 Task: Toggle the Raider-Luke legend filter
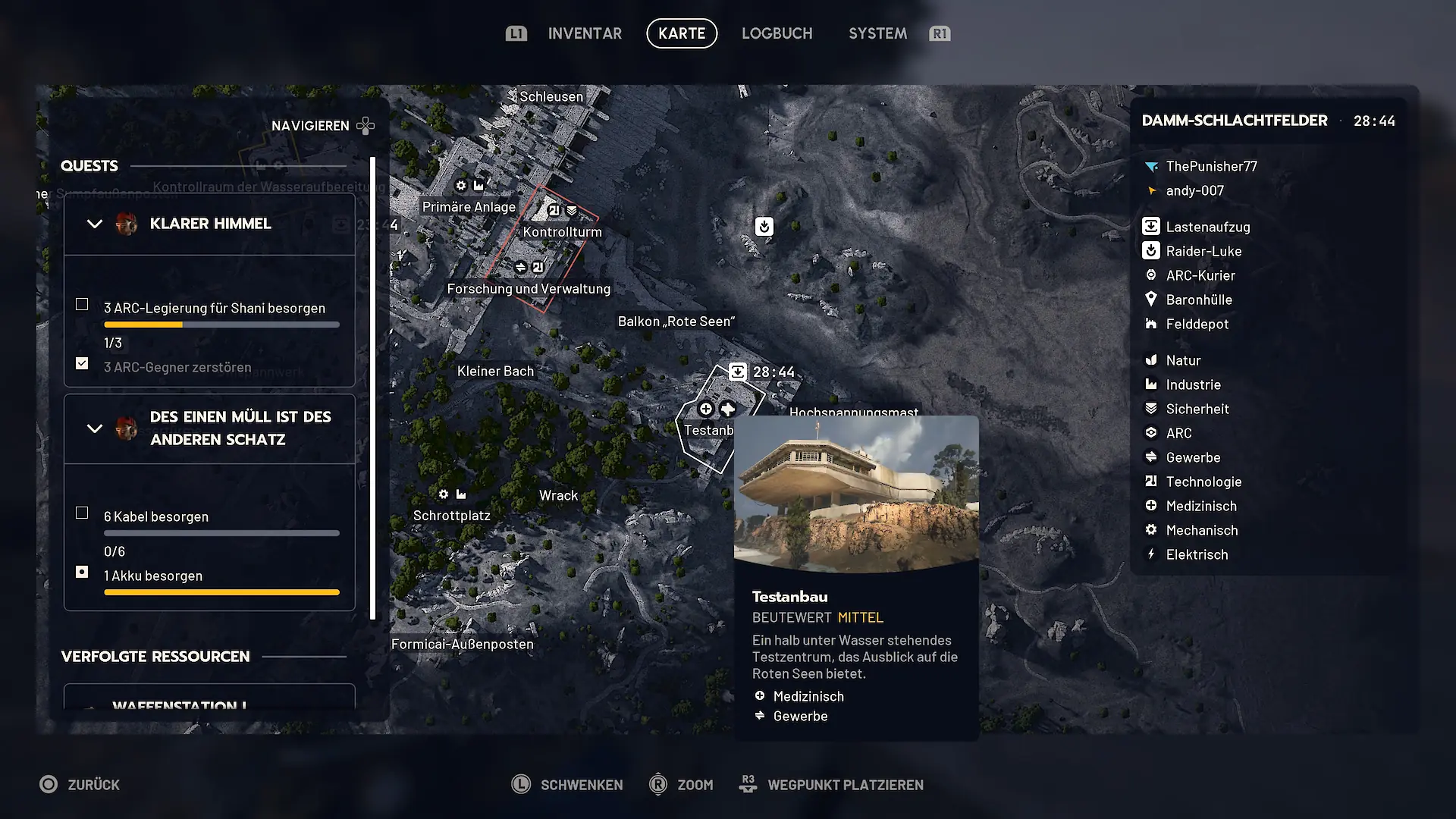[1203, 251]
